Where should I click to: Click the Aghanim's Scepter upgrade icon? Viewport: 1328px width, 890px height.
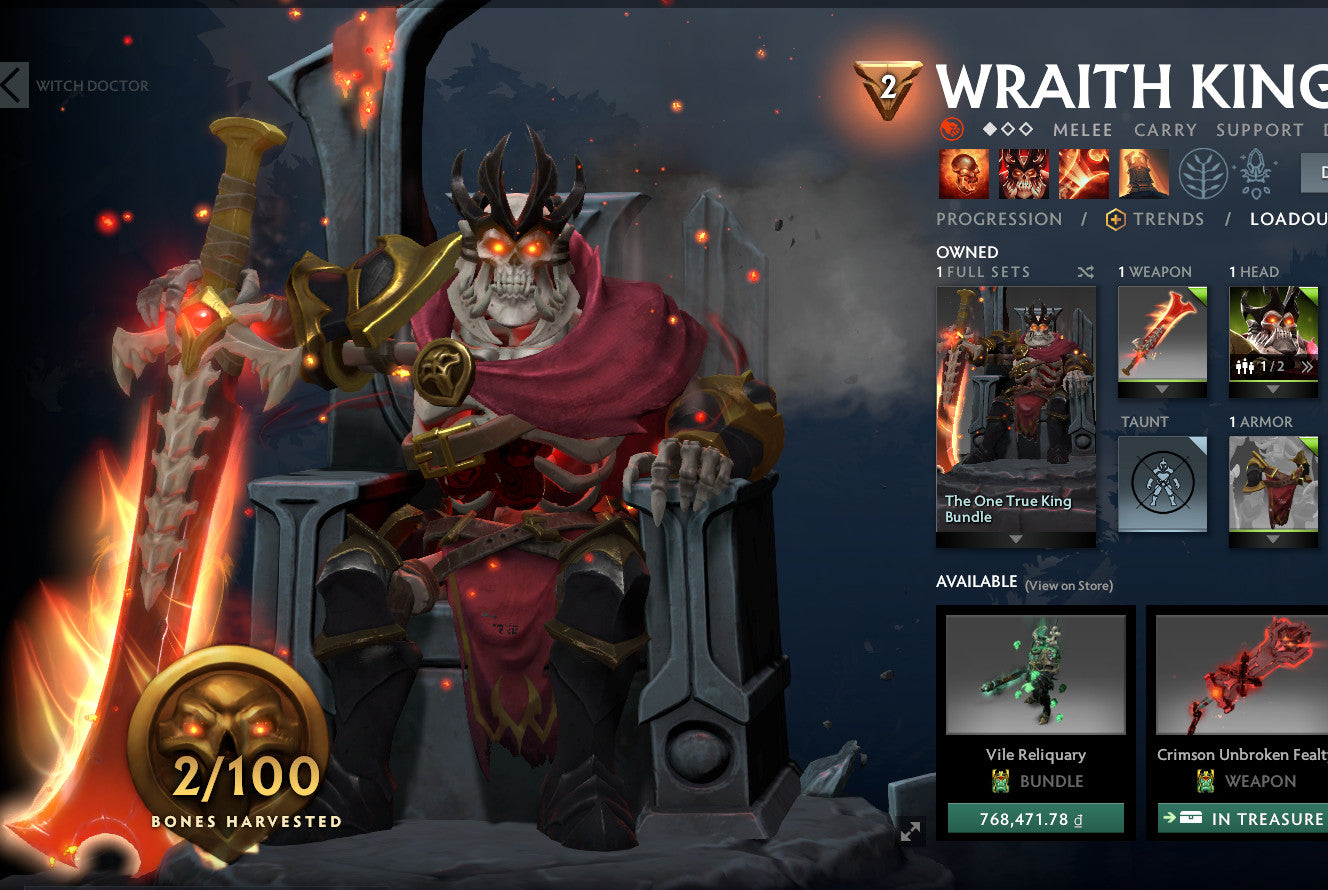1257,173
